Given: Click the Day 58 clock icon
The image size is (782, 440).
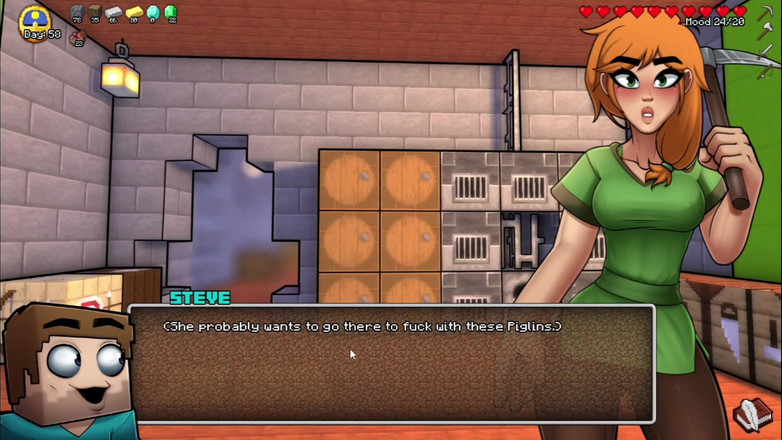Looking at the screenshot, I should click(37, 20).
